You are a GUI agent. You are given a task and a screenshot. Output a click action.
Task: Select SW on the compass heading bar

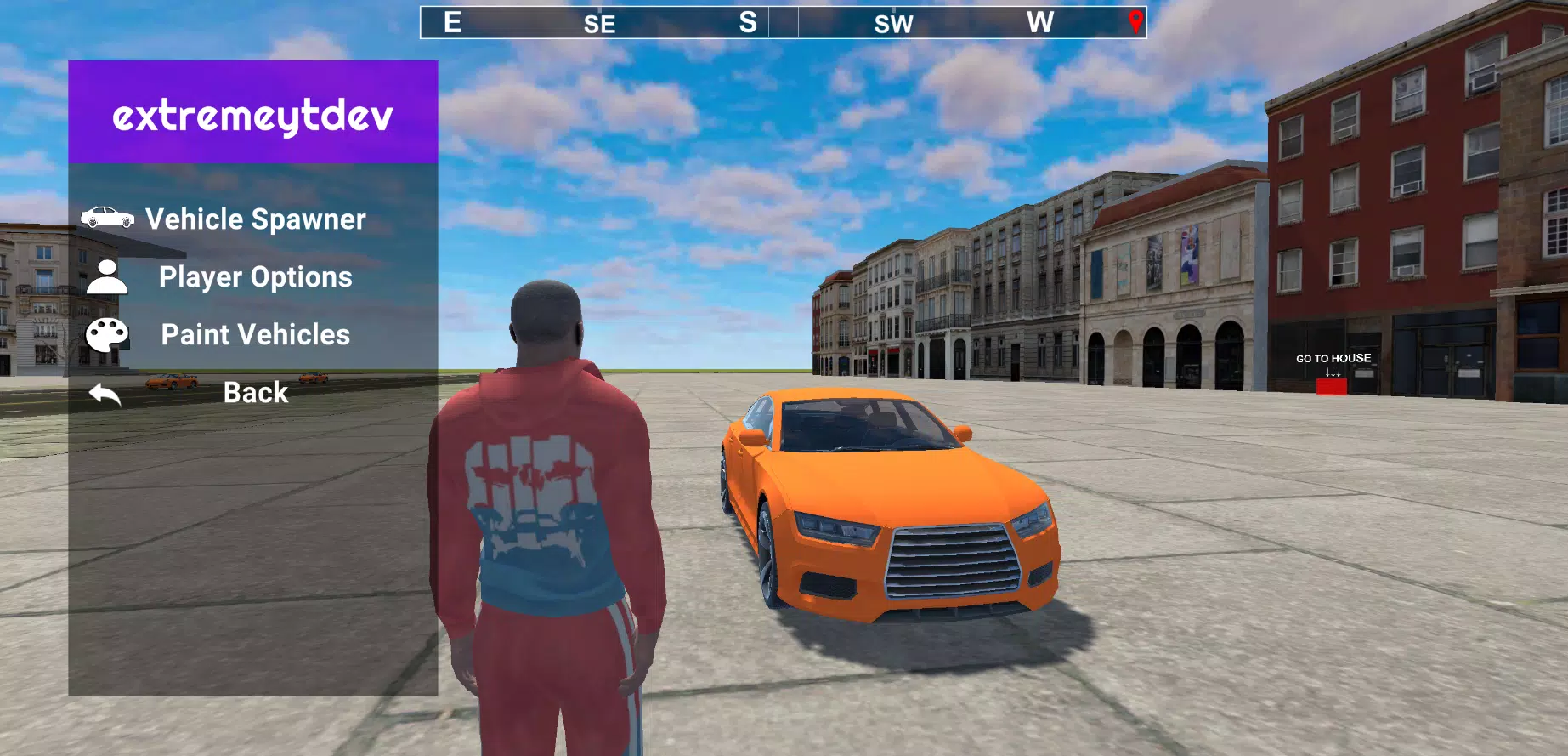click(x=895, y=24)
